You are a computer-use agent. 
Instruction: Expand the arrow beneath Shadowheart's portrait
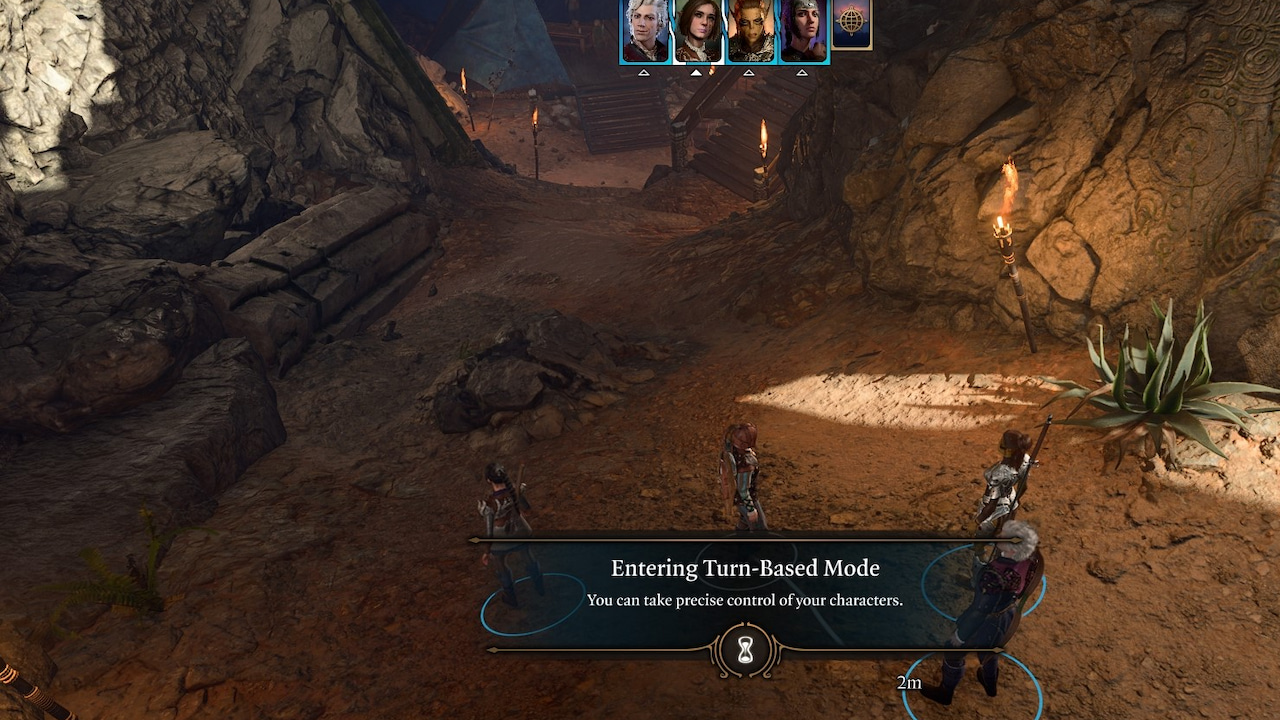click(x=802, y=72)
